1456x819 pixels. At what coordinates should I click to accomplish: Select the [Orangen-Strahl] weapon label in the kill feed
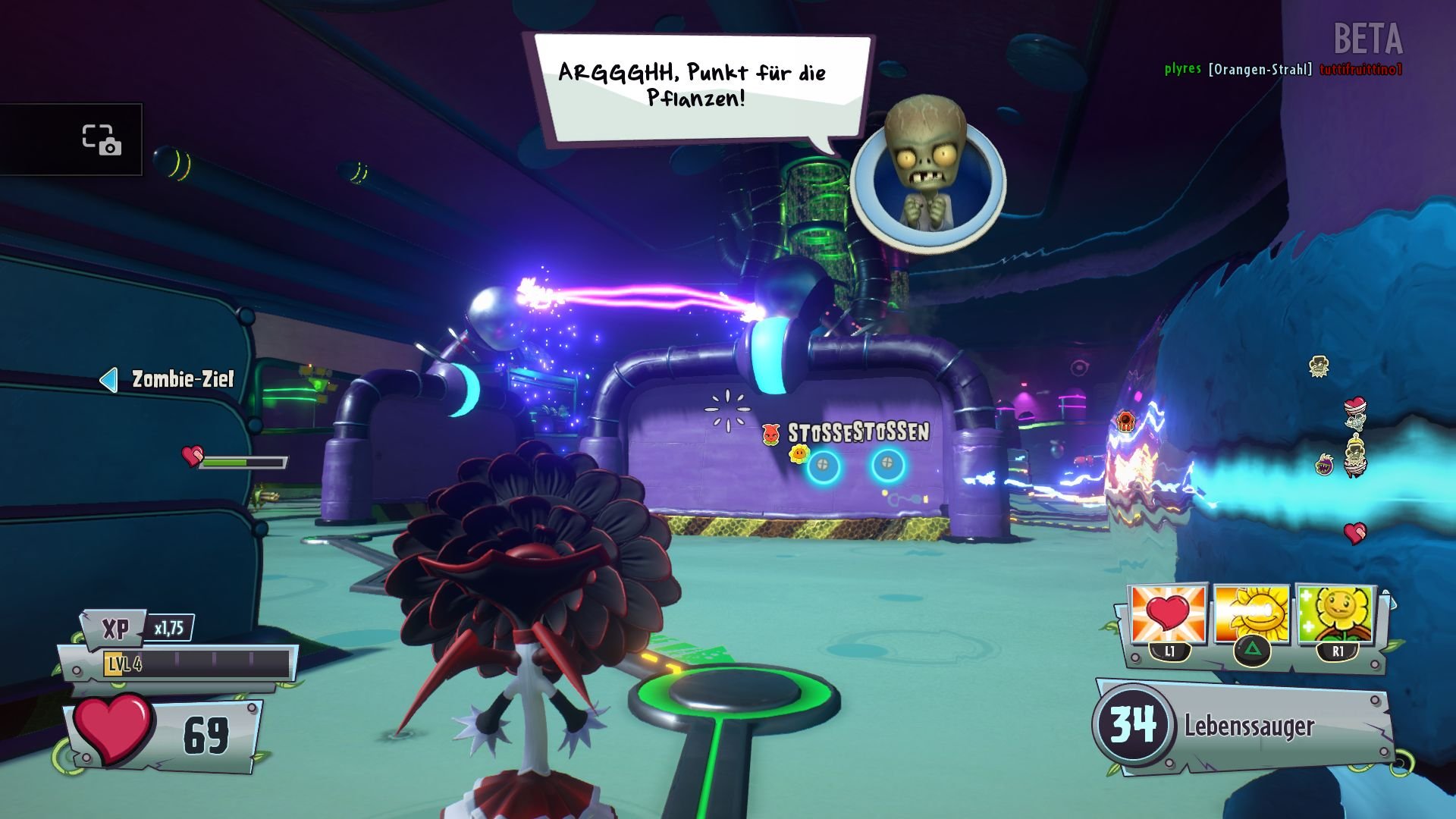(x=1260, y=67)
